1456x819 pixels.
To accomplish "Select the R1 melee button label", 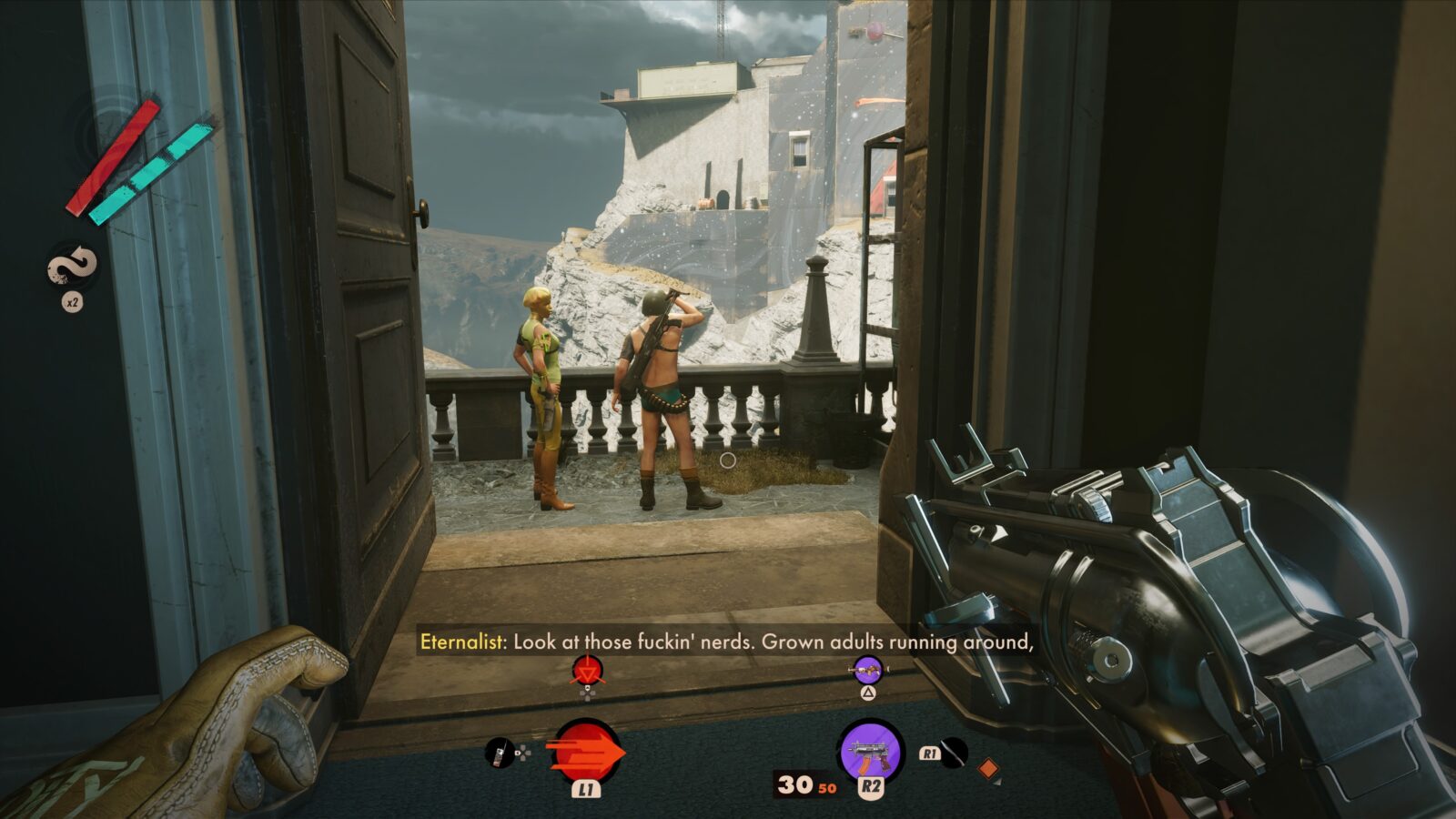I will (x=930, y=753).
